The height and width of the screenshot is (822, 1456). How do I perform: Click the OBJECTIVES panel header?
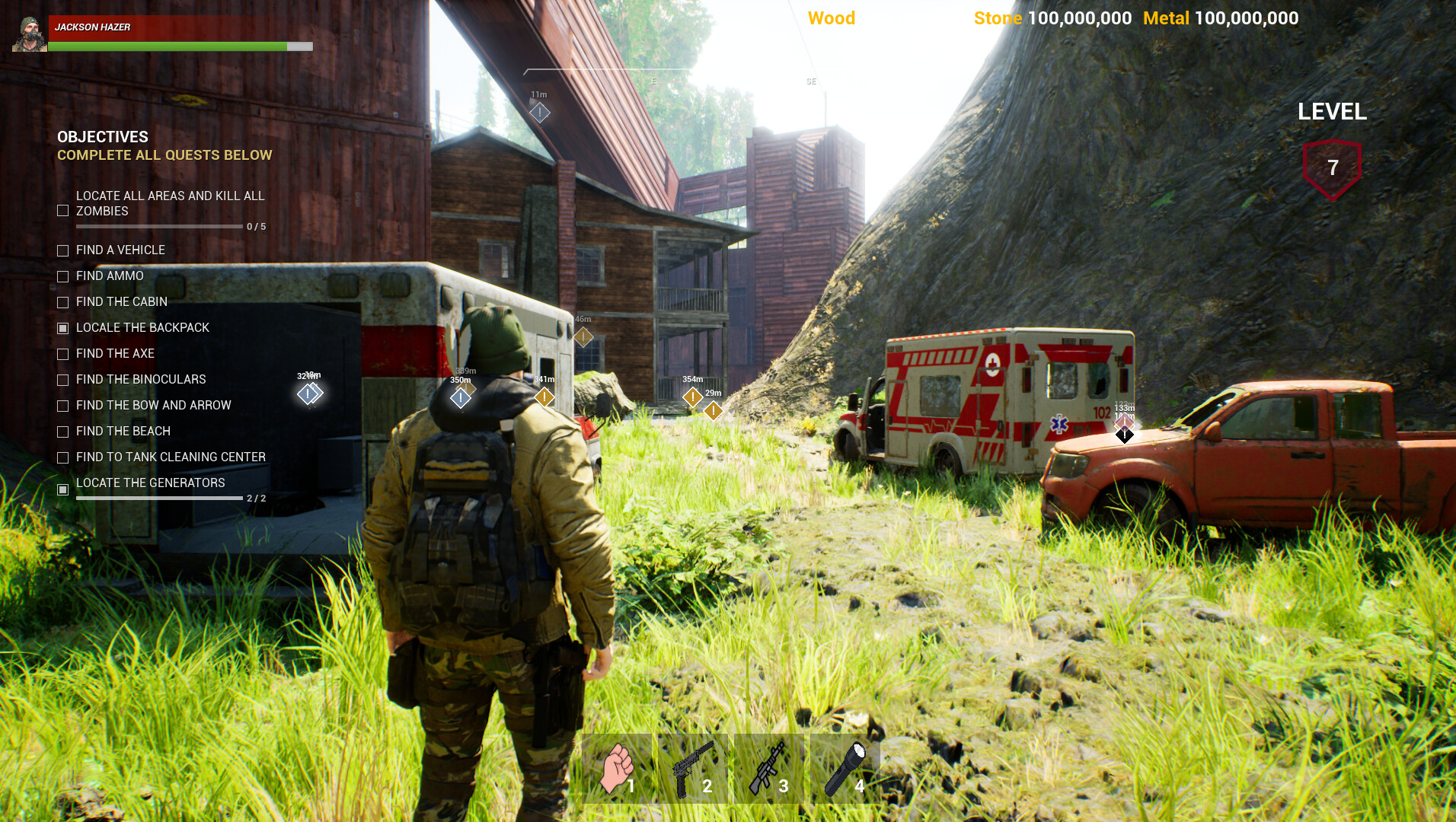click(102, 137)
